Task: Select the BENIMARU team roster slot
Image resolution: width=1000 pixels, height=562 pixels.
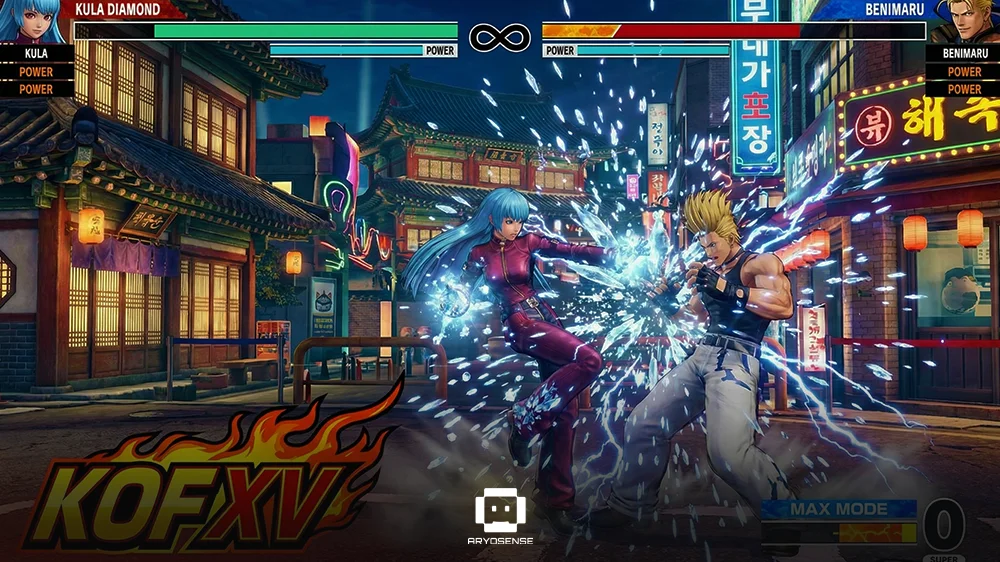Action: tap(964, 53)
